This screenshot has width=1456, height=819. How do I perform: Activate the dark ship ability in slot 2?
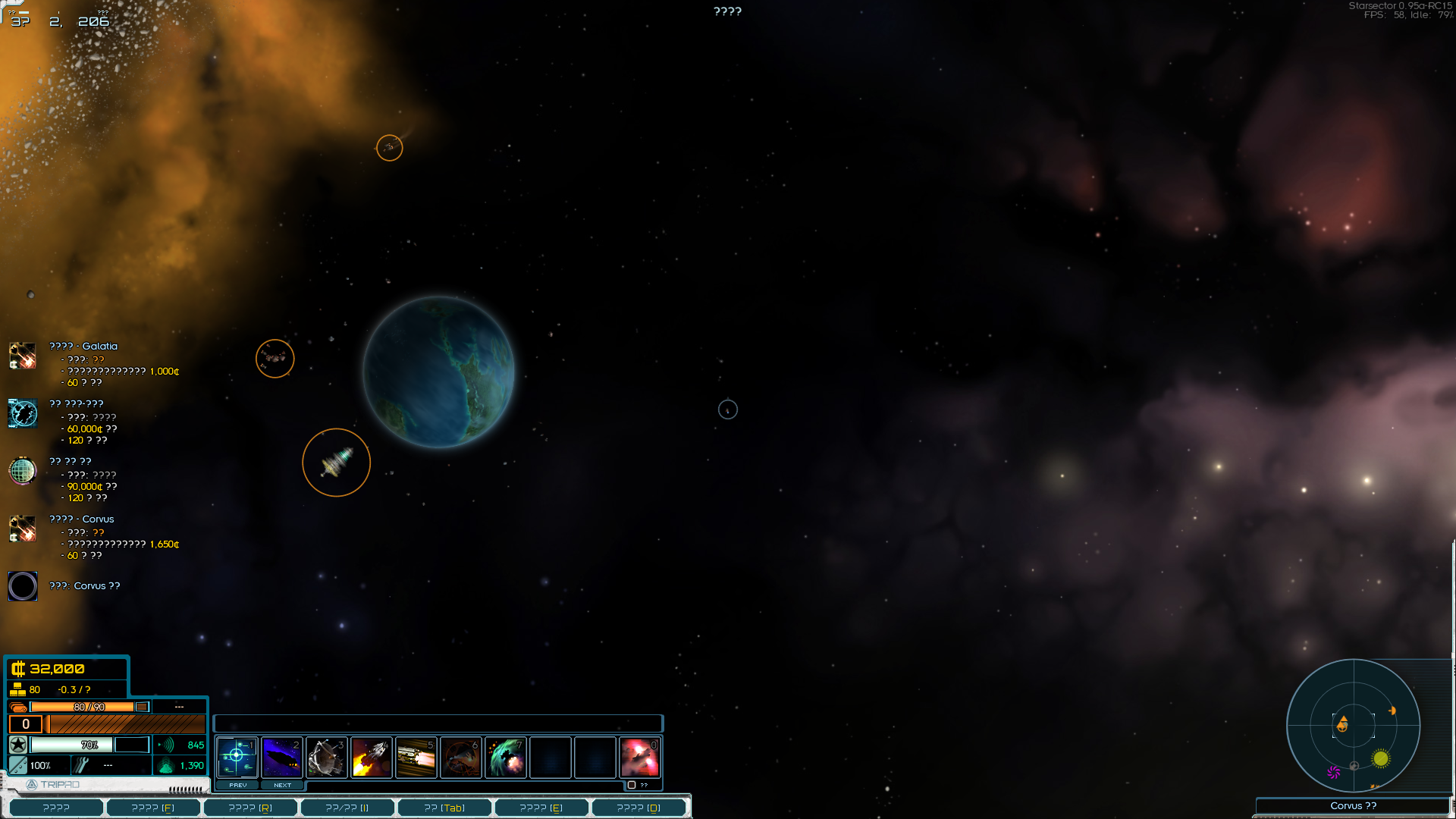click(x=281, y=757)
